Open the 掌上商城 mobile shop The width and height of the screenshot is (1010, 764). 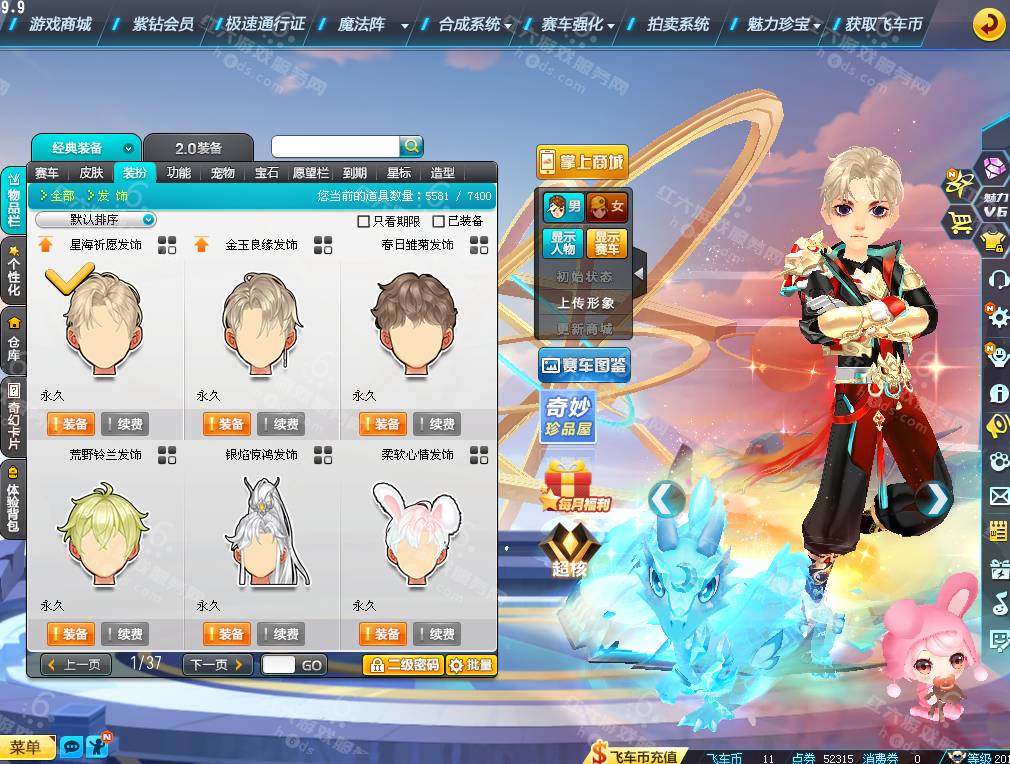point(581,162)
